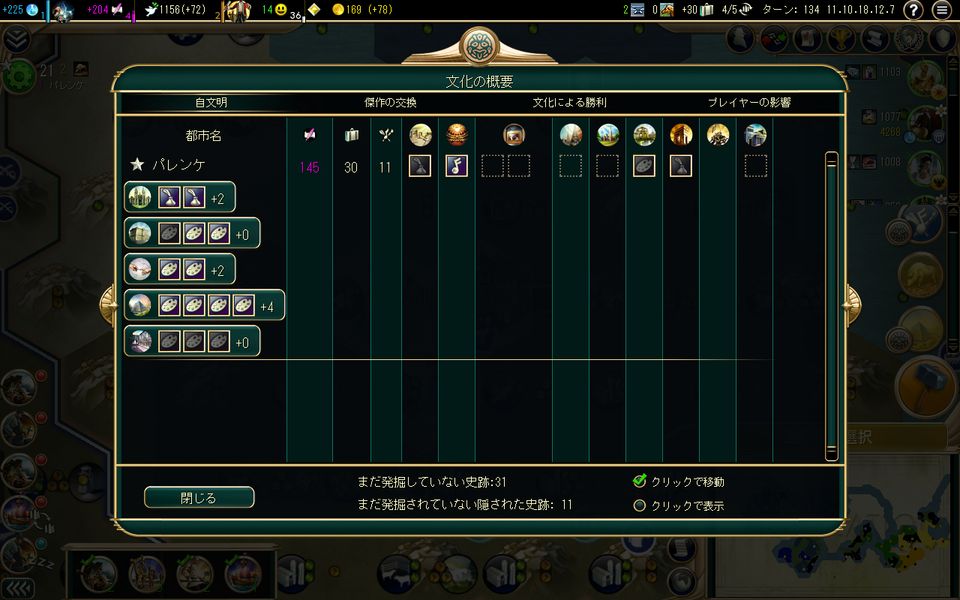Click the tourism suitcase column header

pyautogui.click(x=351, y=135)
